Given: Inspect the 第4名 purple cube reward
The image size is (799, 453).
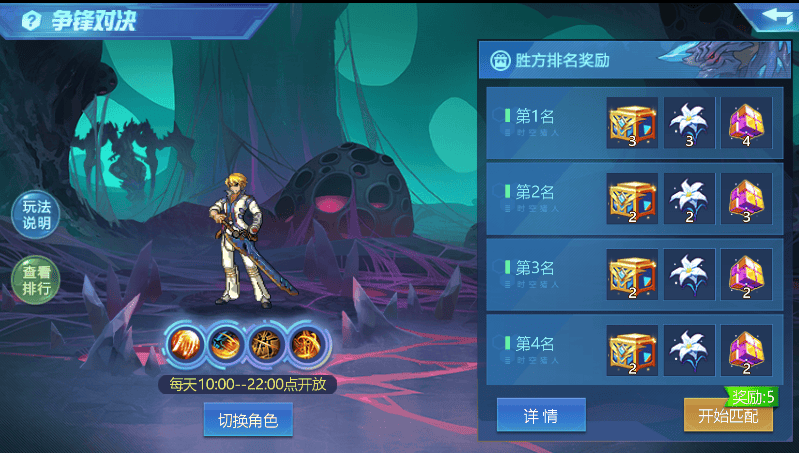Looking at the screenshot, I should (x=746, y=349).
